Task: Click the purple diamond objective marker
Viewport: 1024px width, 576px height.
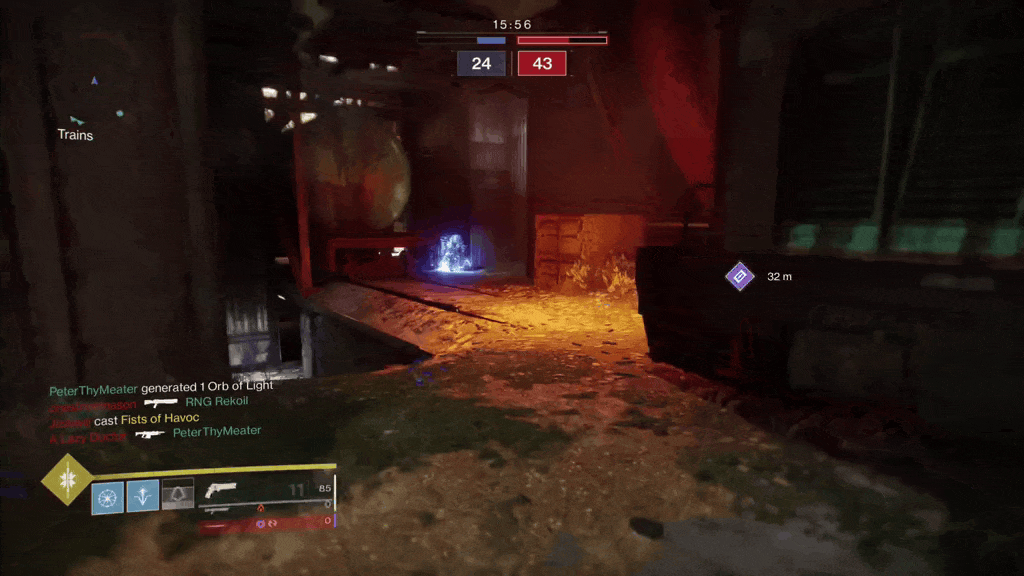Action: point(739,276)
